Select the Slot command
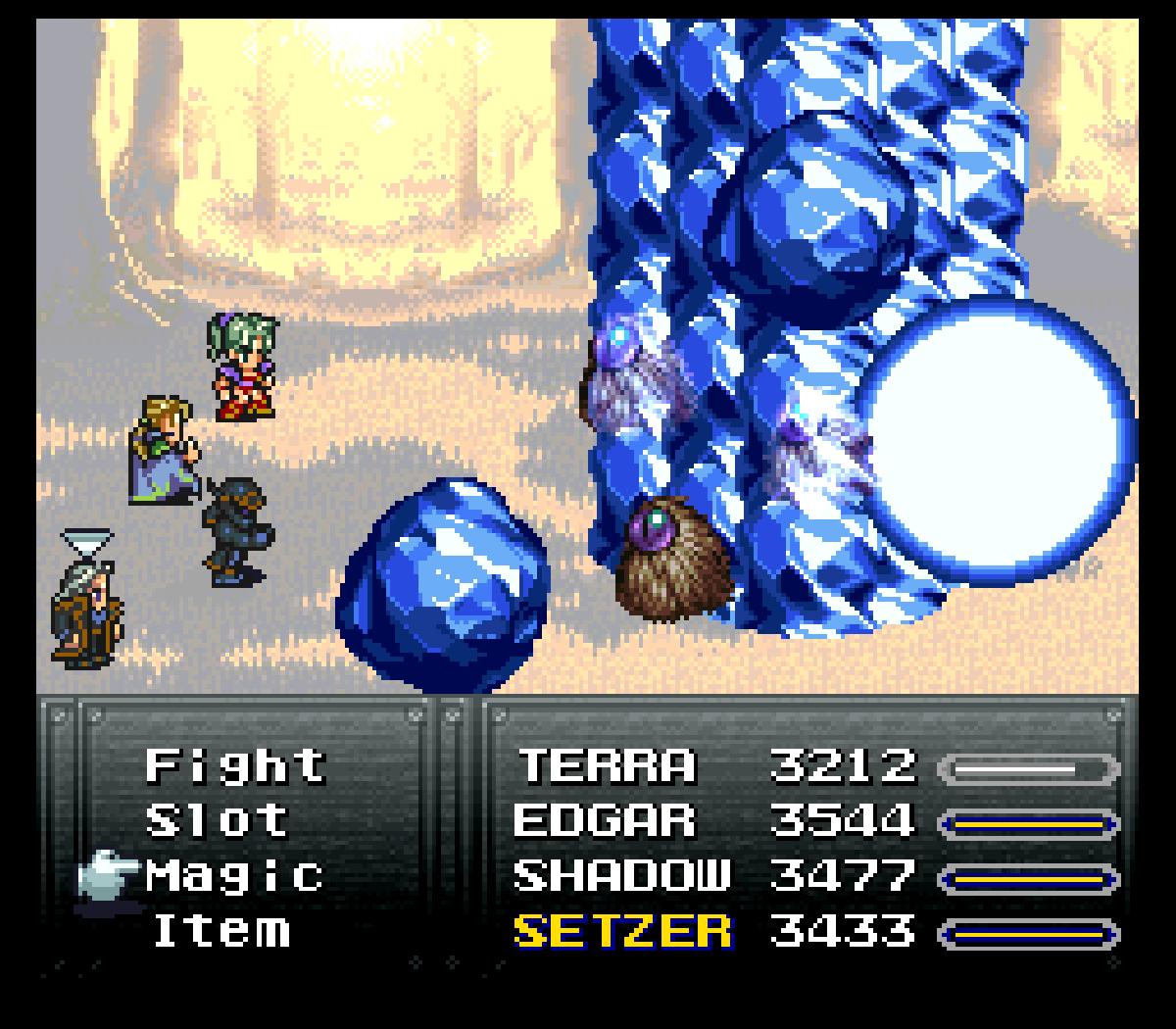Viewport: 1176px width, 1029px height. pos(217,820)
